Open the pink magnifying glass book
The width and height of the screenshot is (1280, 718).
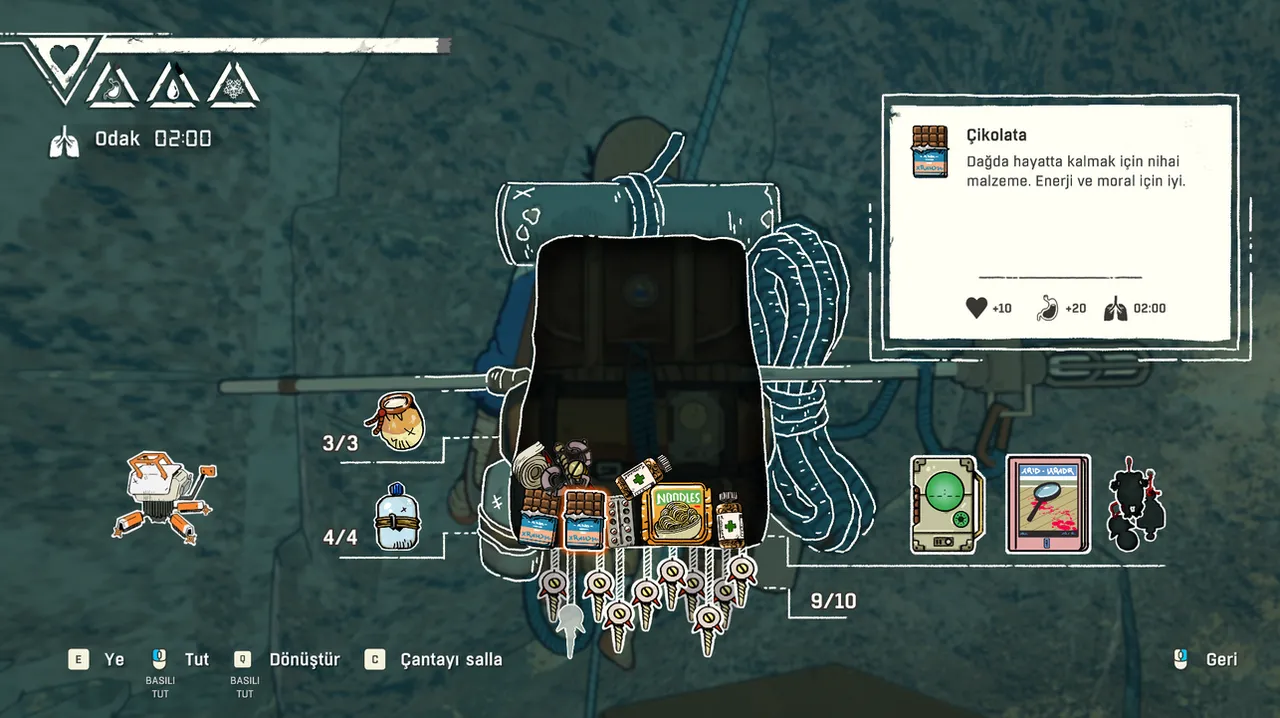point(1047,505)
